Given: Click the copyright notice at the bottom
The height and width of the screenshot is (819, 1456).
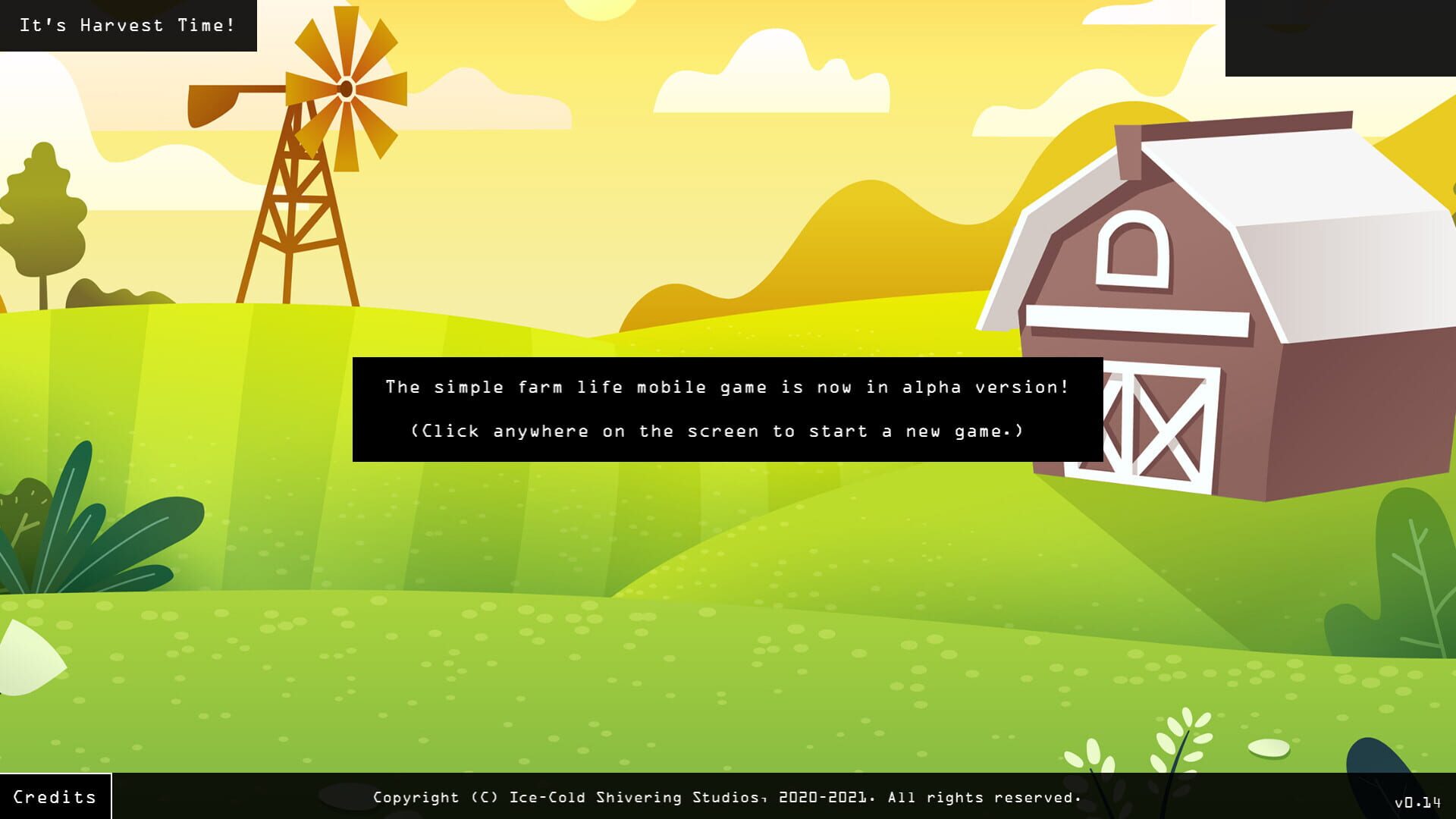Looking at the screenshot, I should 726,797.
